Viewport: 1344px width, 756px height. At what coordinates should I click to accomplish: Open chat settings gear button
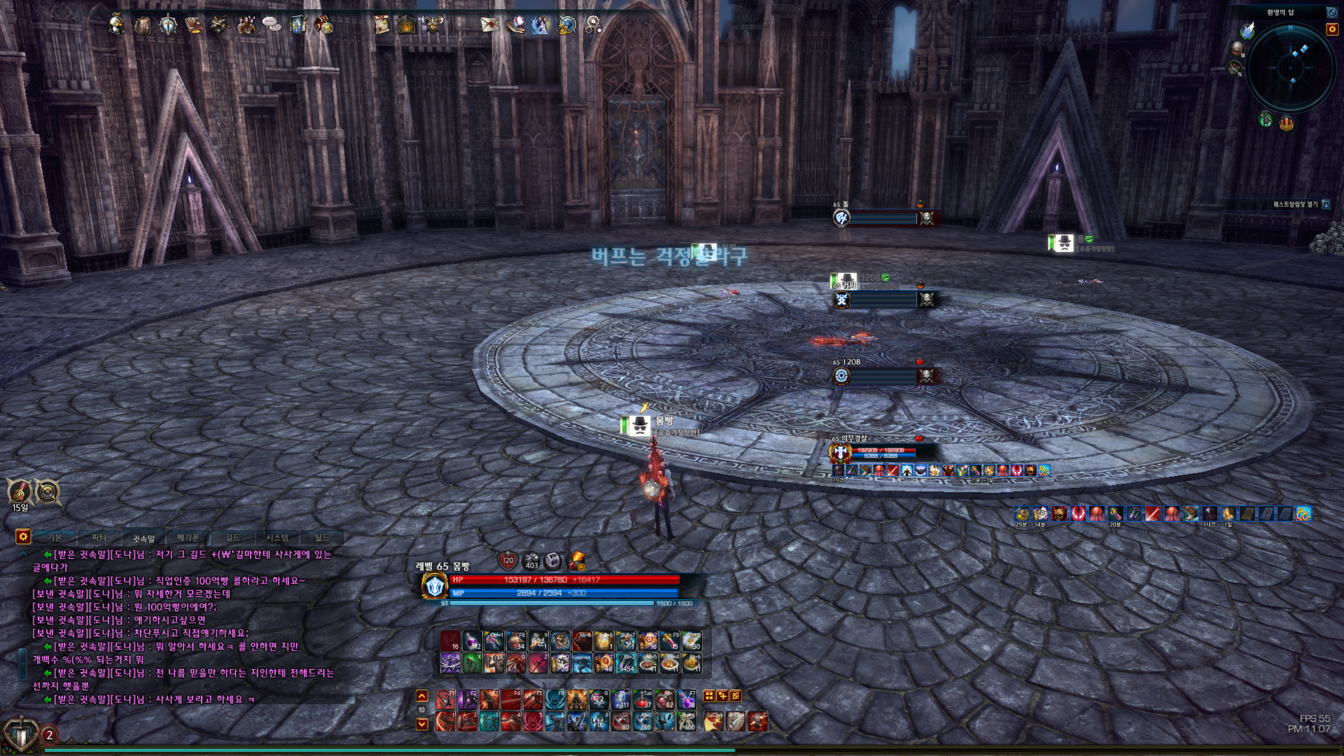[x=22, y=537]
